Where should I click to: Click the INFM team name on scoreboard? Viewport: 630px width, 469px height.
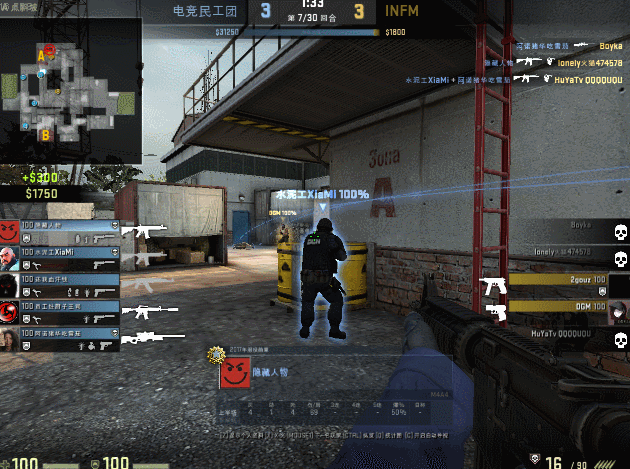[403, 11]
